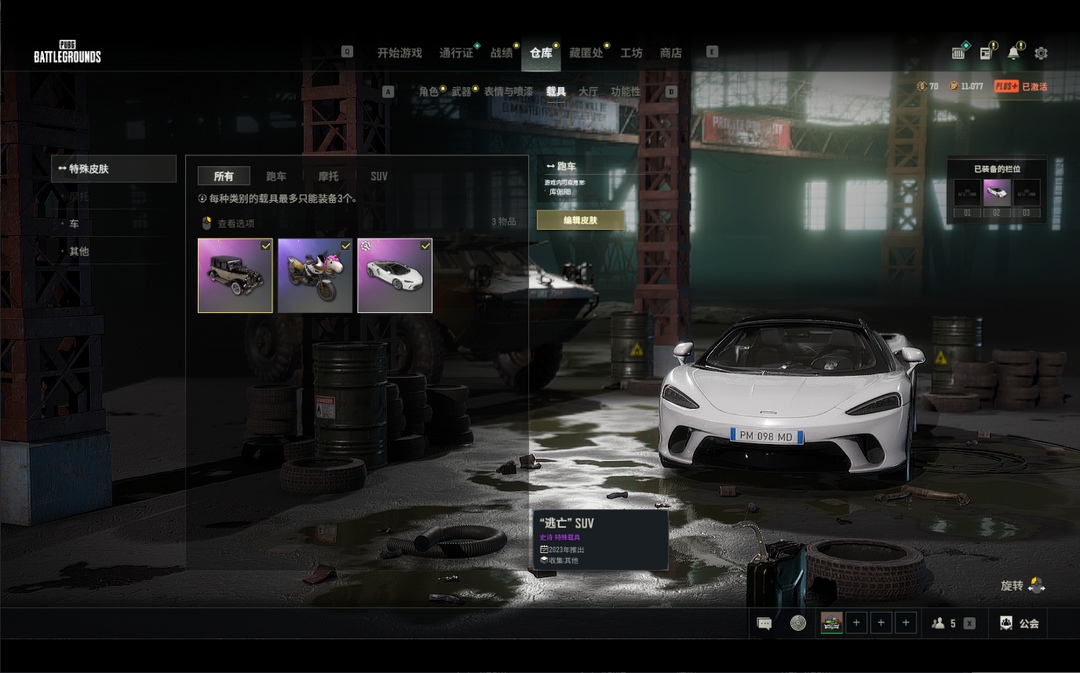The height and width of the screenshot is (673, 1080).
Task: Open the 公会 clan panel
Action: [1020, 623]
